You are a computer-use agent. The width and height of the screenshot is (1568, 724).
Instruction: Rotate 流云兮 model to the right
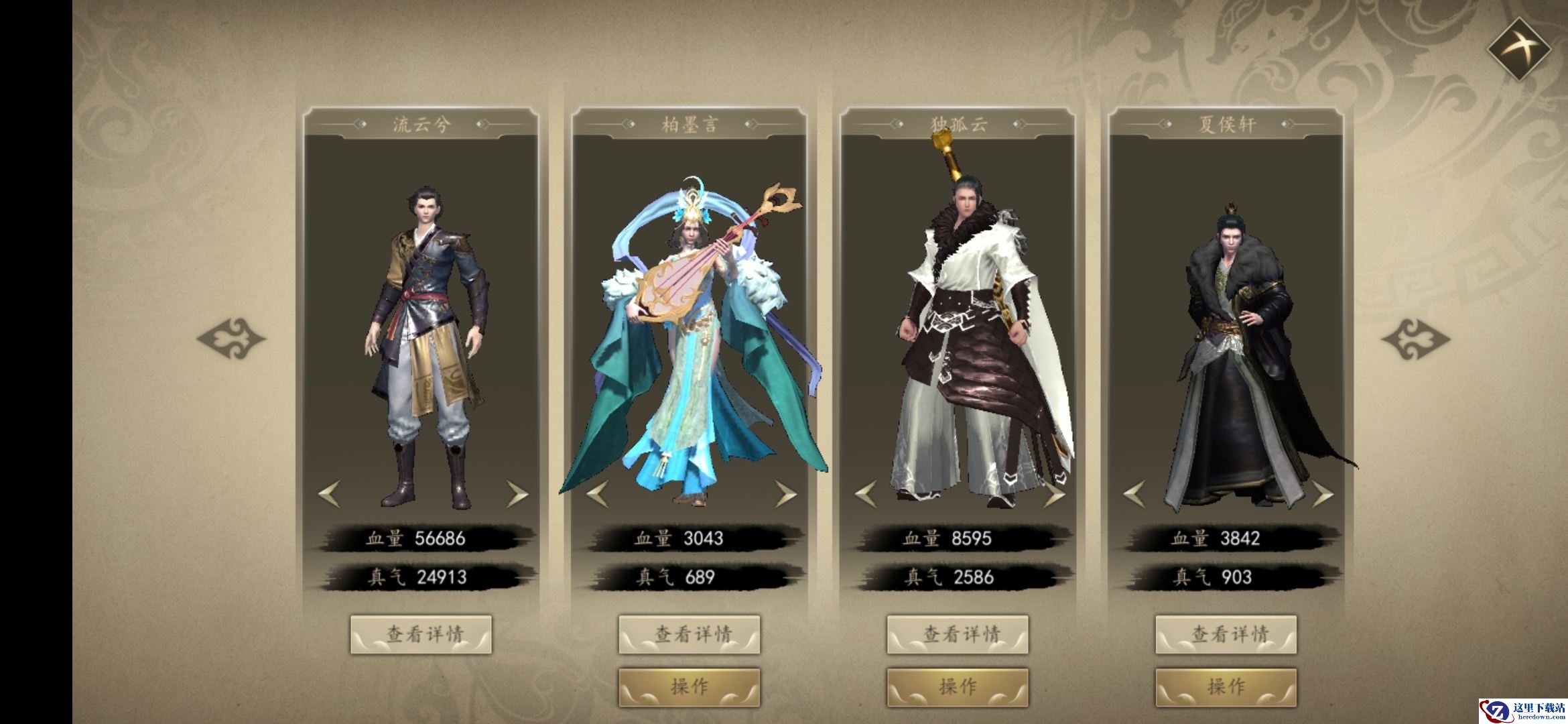(517, 495)
